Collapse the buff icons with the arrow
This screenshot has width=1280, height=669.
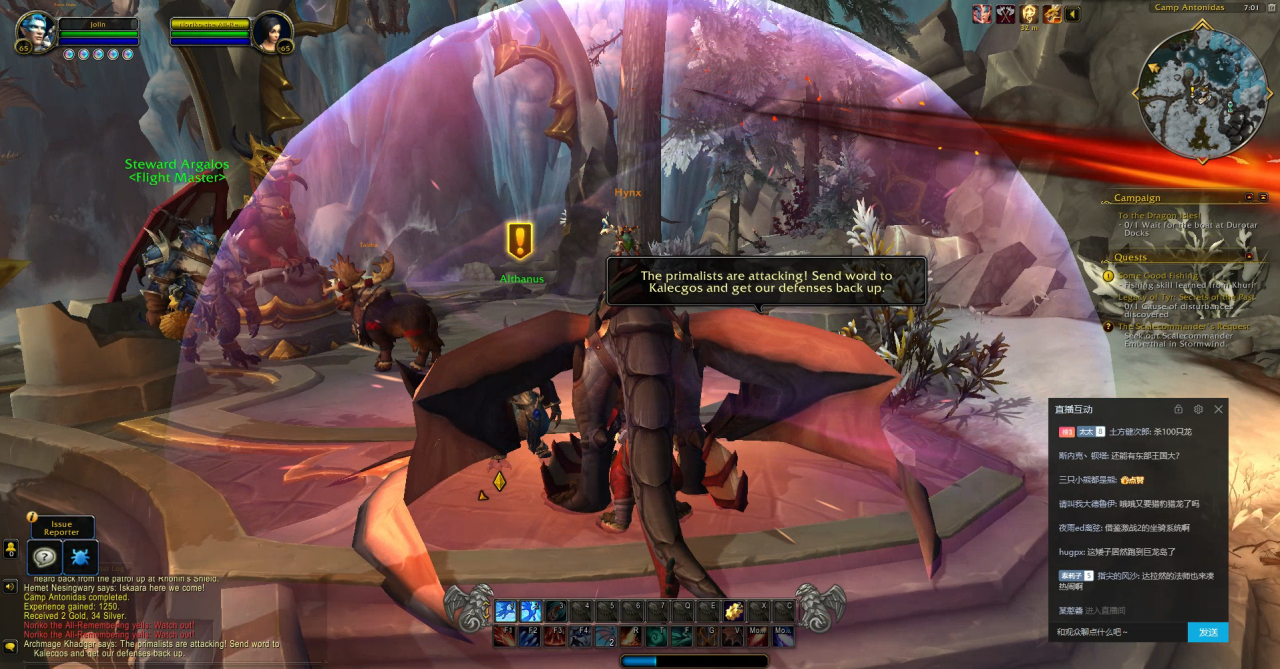click(x=1073, y=14)
